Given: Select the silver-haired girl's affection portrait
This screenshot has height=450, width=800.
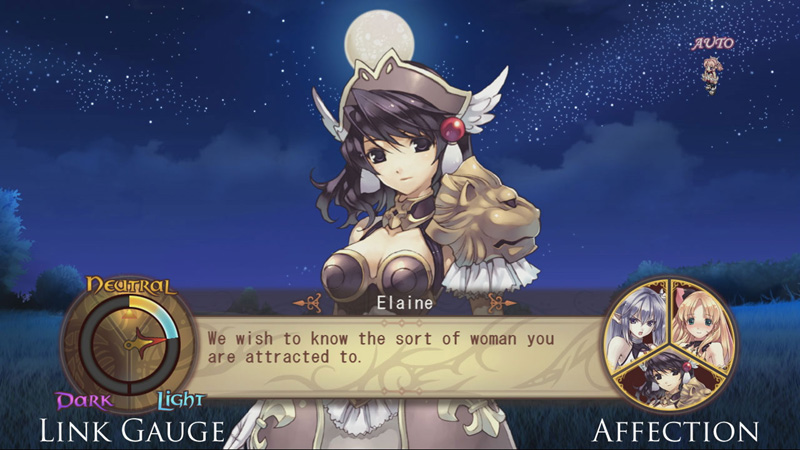Looking at the screenshot, I should pyautogui.click(x=640, y=322).
